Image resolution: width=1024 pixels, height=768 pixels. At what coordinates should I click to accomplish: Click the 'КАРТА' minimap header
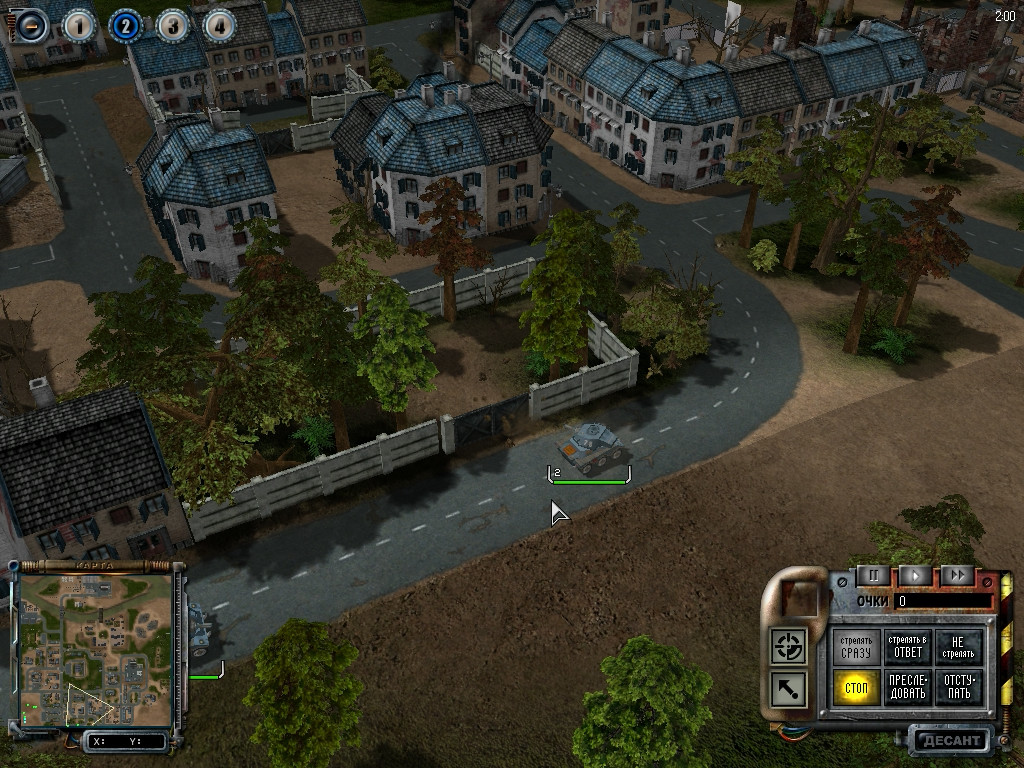95,566
